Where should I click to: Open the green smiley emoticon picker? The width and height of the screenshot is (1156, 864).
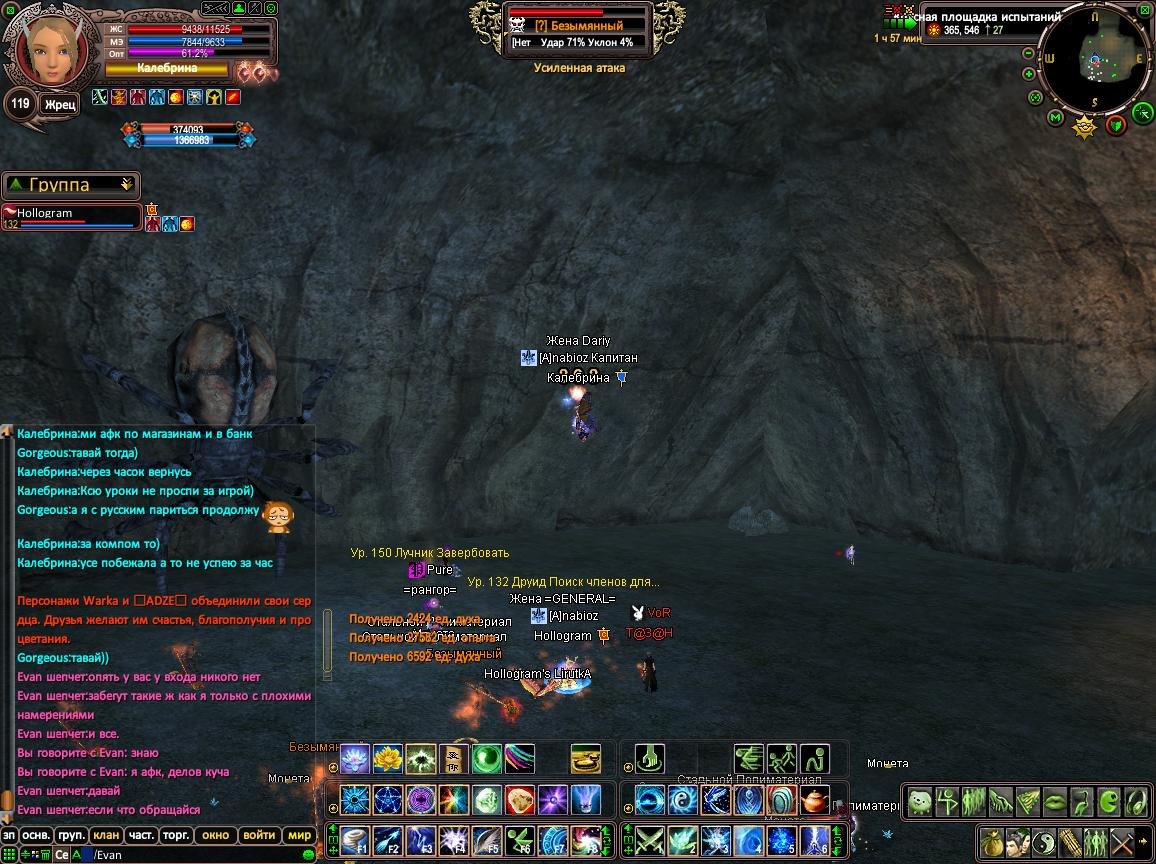click(x=308, y=855)
